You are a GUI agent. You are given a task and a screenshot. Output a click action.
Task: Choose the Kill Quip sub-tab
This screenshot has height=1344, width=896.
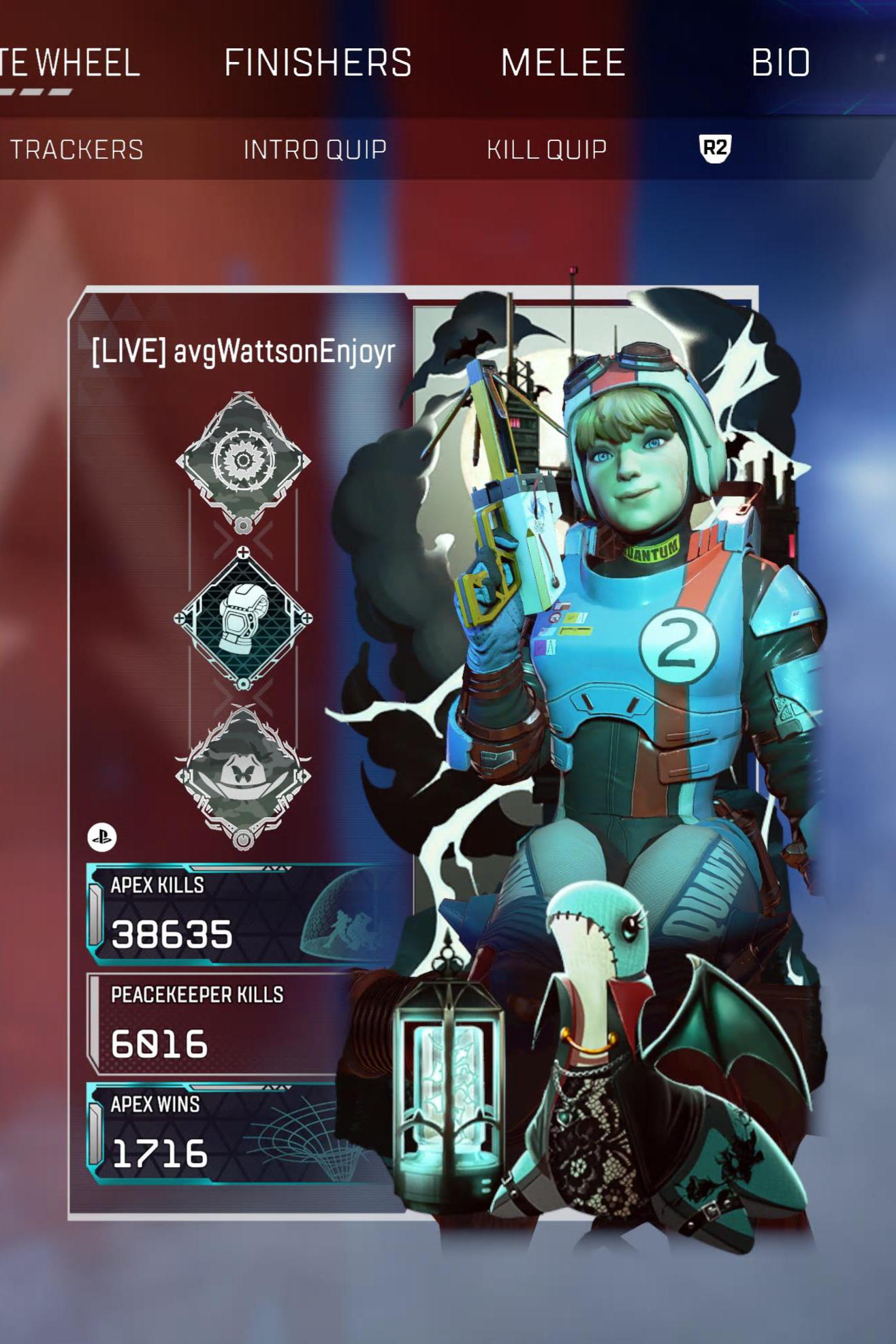point(546,150)
